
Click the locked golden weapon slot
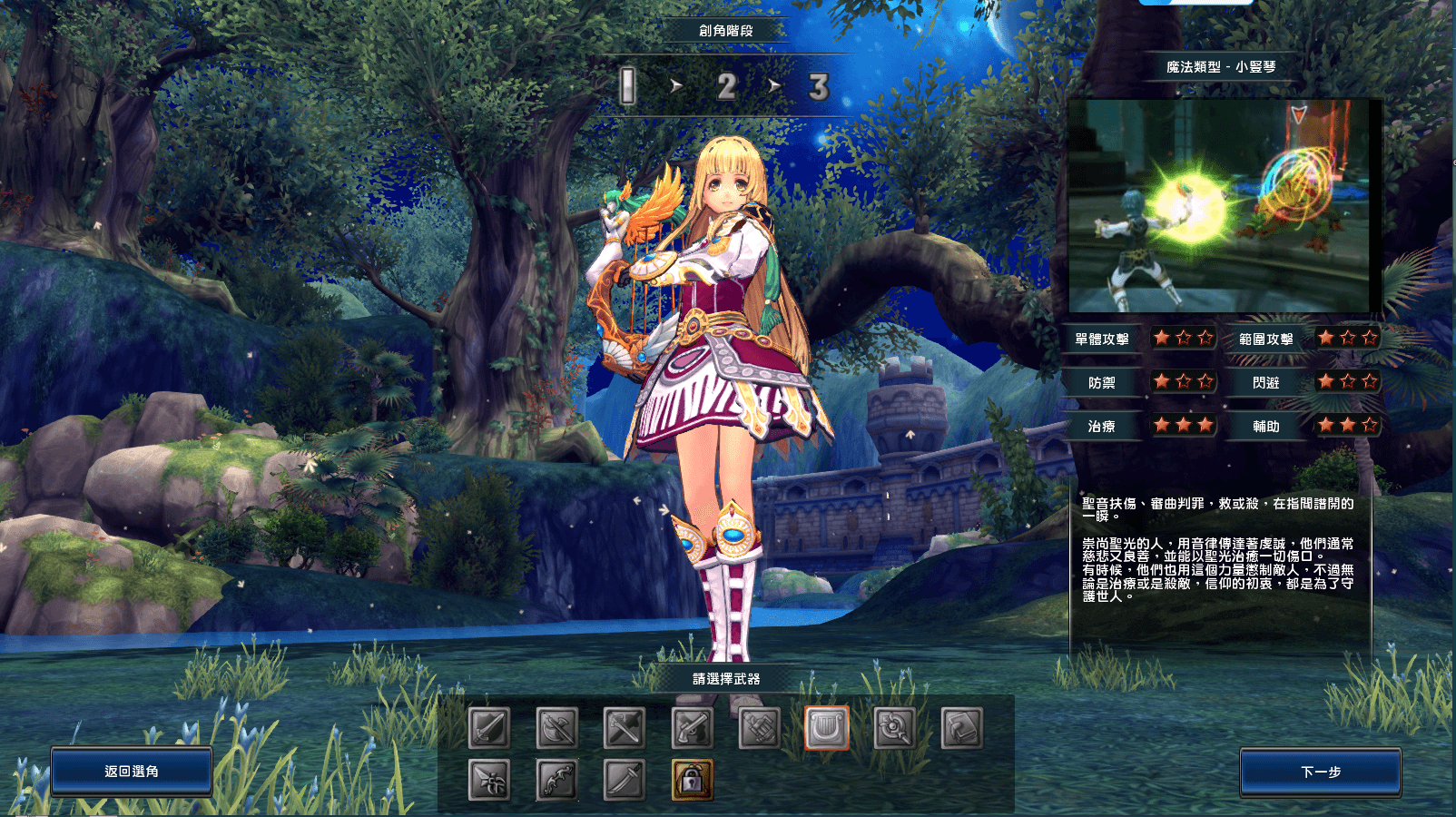(x=692, y=779)
